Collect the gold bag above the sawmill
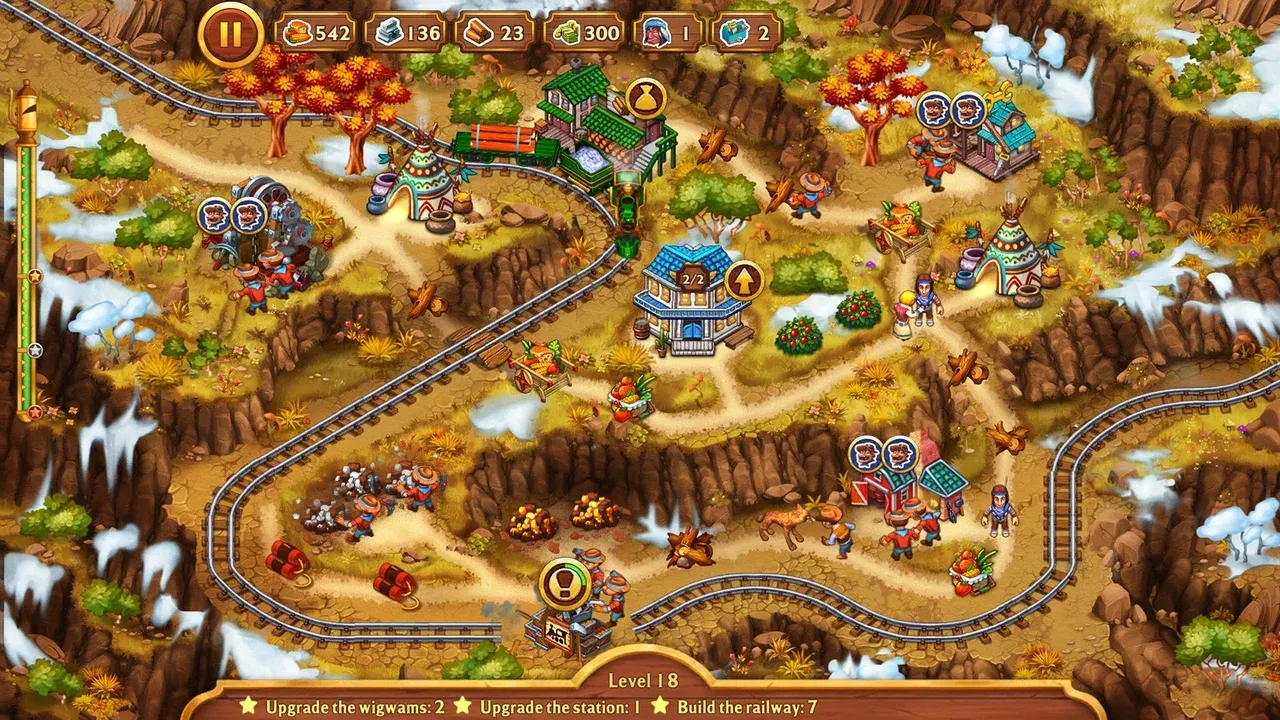The height and width of the screenshot is (720, 1280). pos(645,98)
